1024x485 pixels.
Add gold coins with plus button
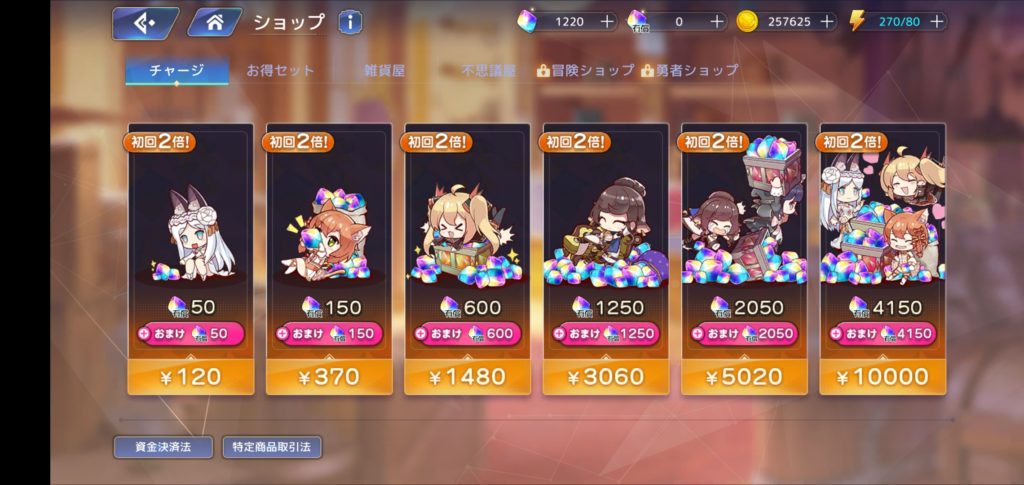[x=825, y=21]
